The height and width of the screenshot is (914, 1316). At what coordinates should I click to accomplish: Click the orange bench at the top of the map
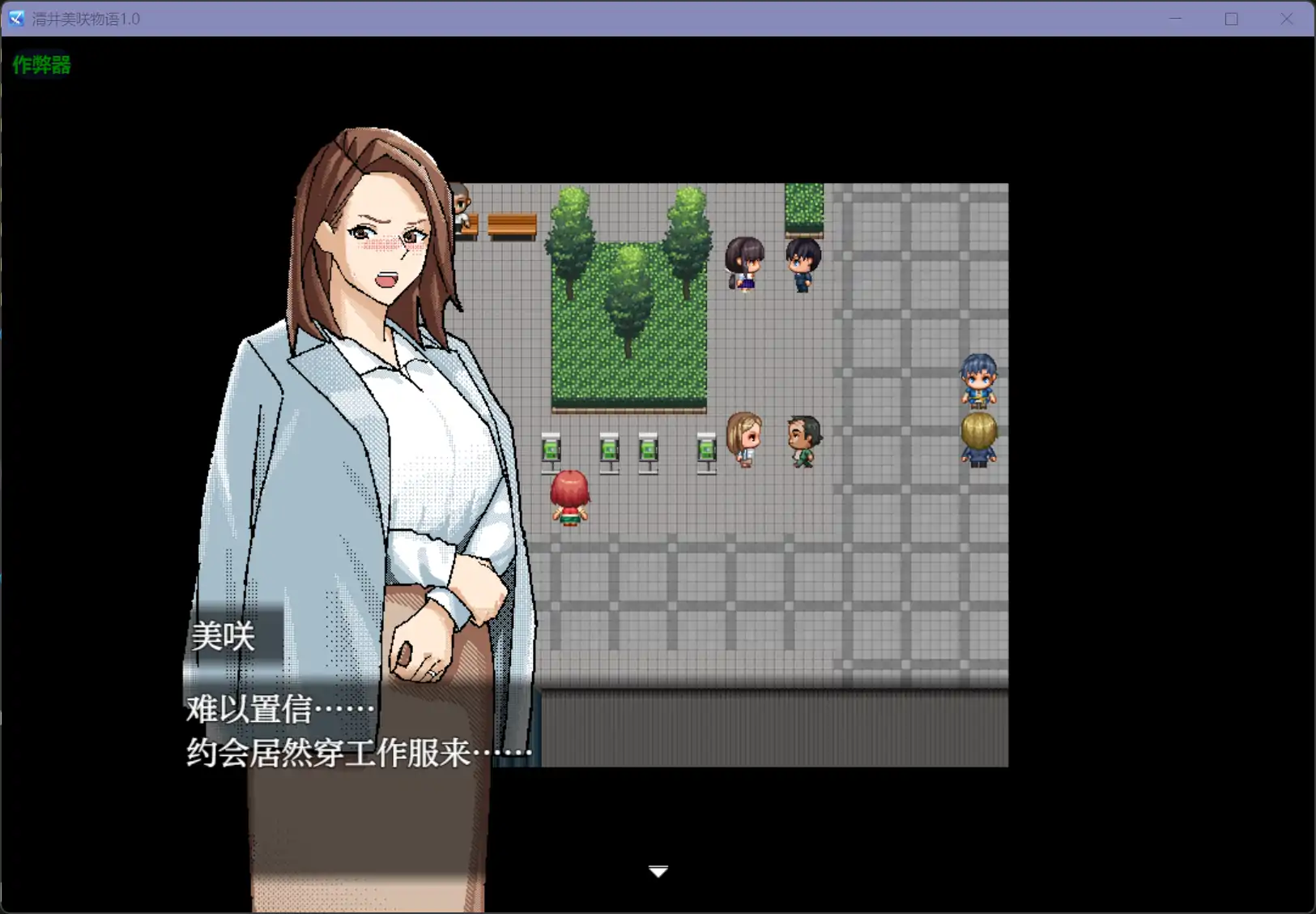click(512, 224)
